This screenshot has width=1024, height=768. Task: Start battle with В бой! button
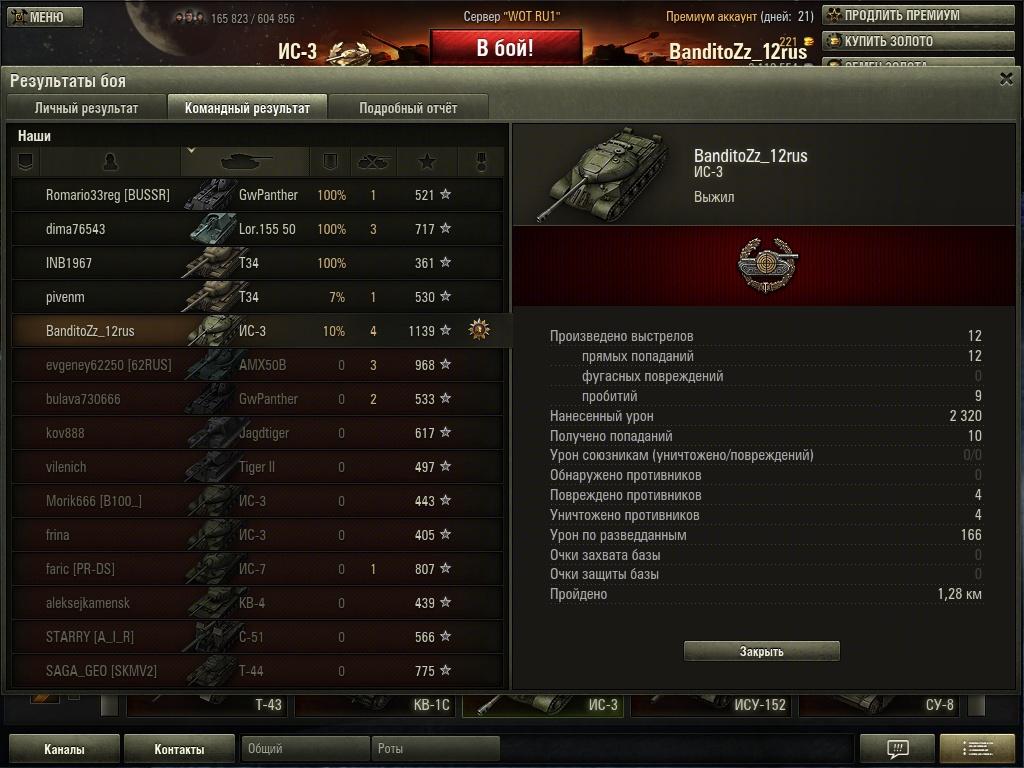tap(505, 48)
